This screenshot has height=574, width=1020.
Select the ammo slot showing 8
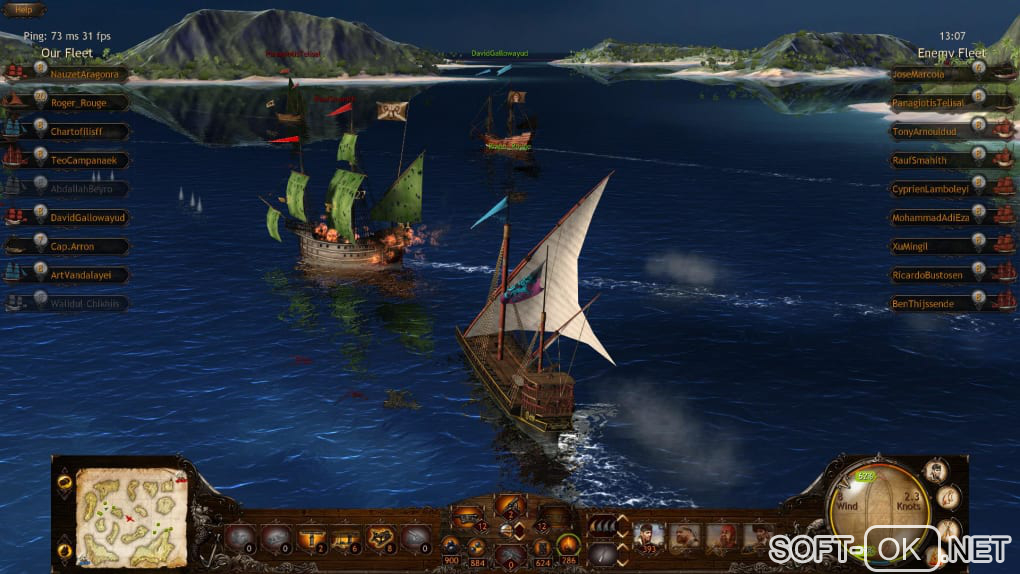[380, 538]
